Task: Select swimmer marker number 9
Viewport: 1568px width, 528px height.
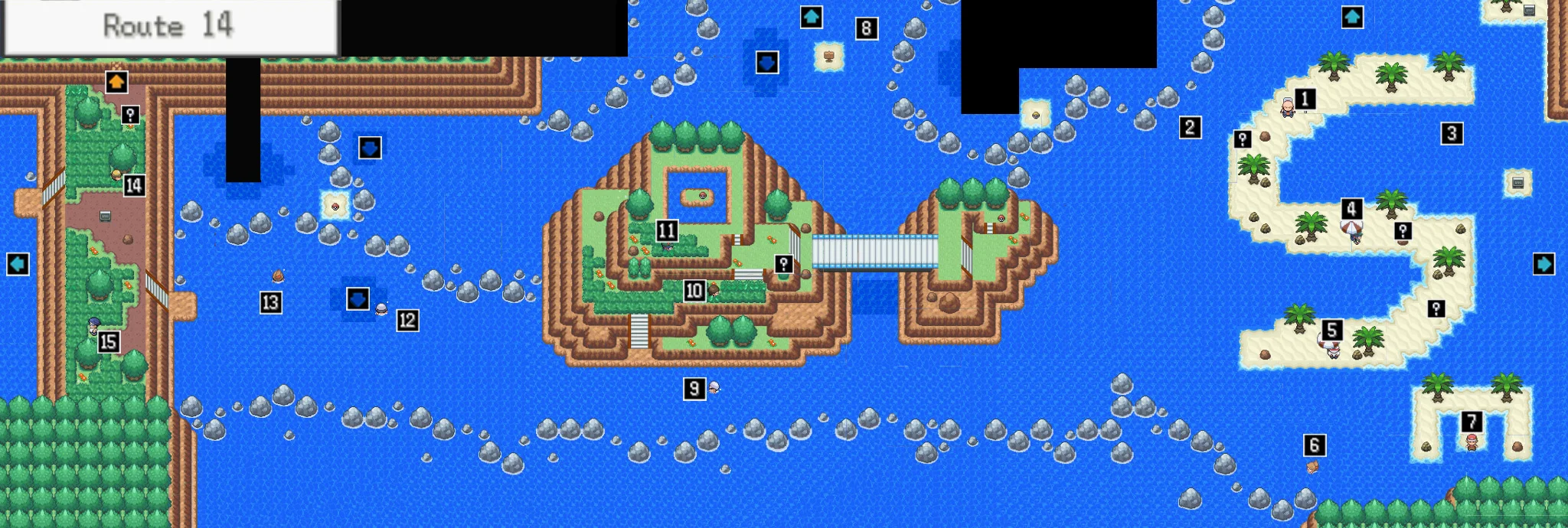Action: [694, 389]
